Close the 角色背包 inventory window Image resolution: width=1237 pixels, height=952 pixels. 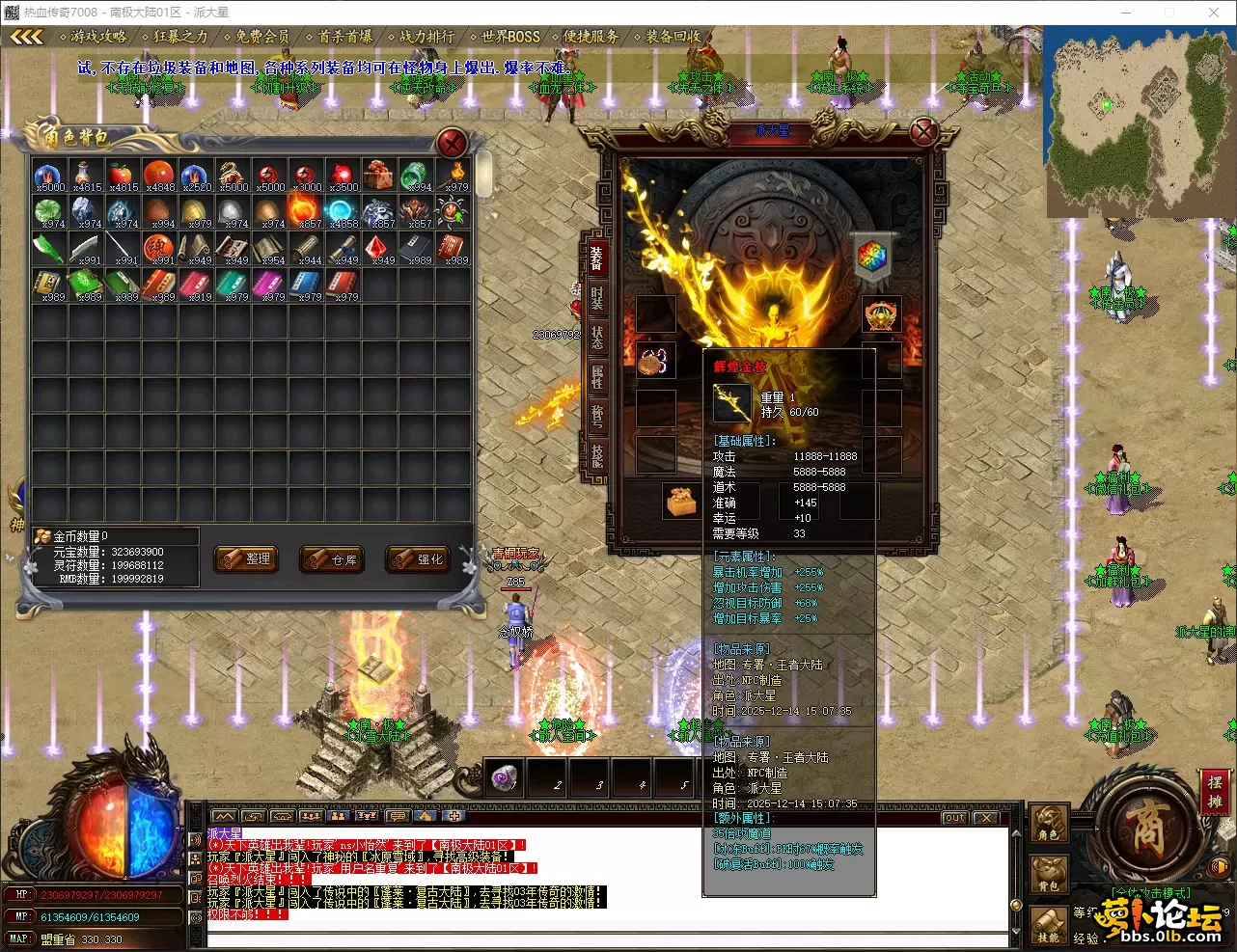coord(452,144)
